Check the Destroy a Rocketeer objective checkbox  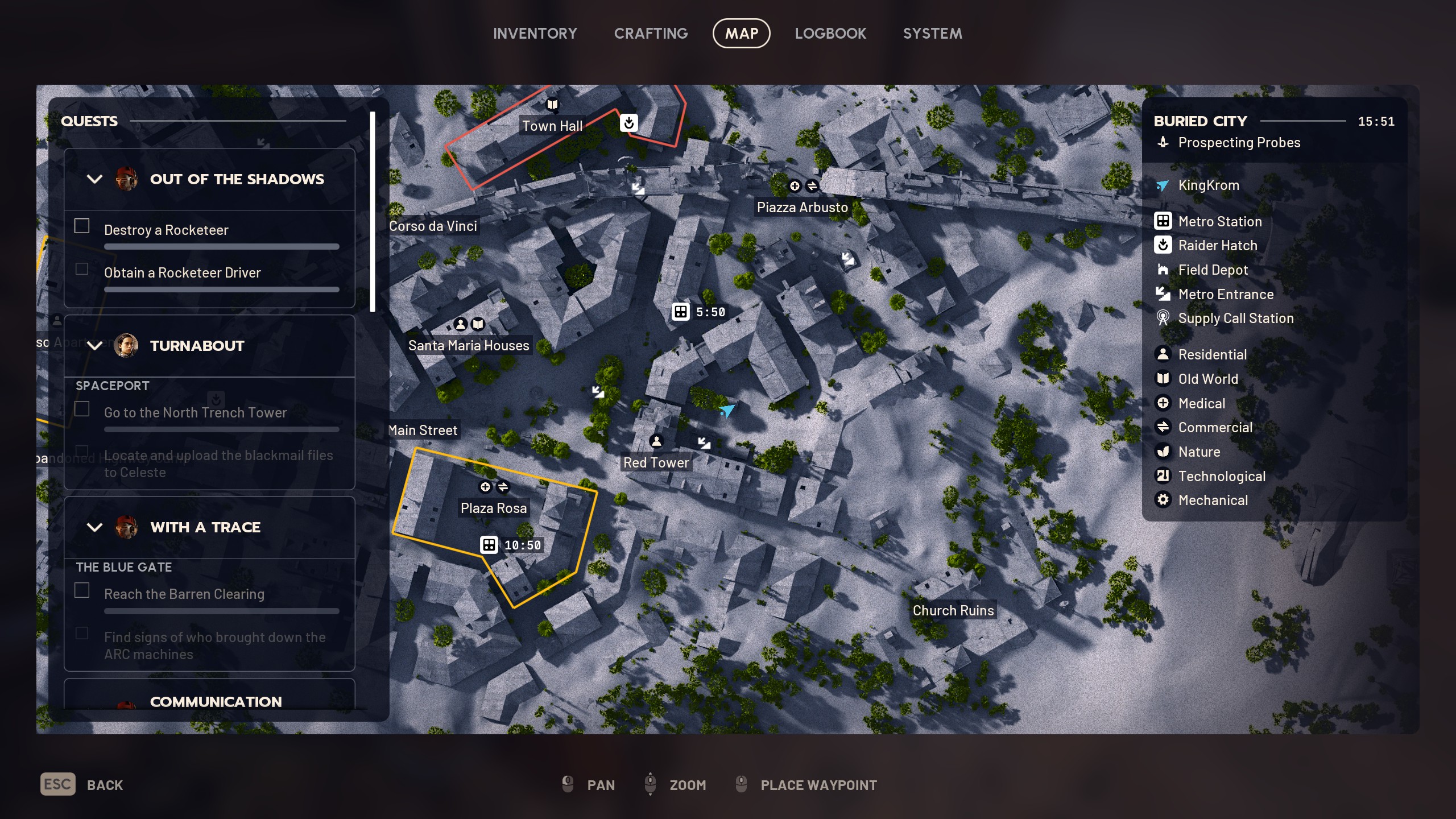click(82, 226)
